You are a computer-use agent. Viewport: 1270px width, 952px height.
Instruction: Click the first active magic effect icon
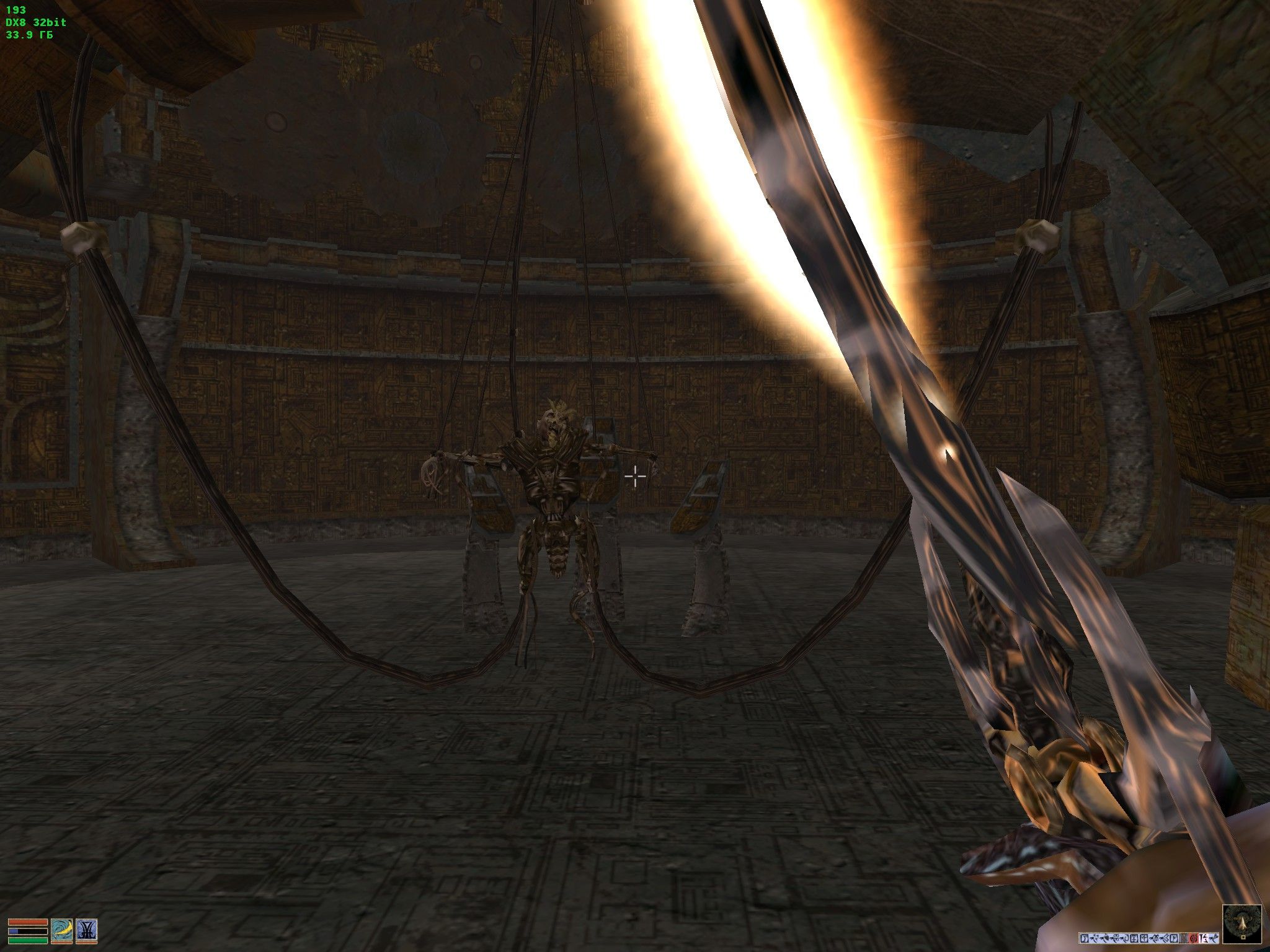tap(1084, 938)
